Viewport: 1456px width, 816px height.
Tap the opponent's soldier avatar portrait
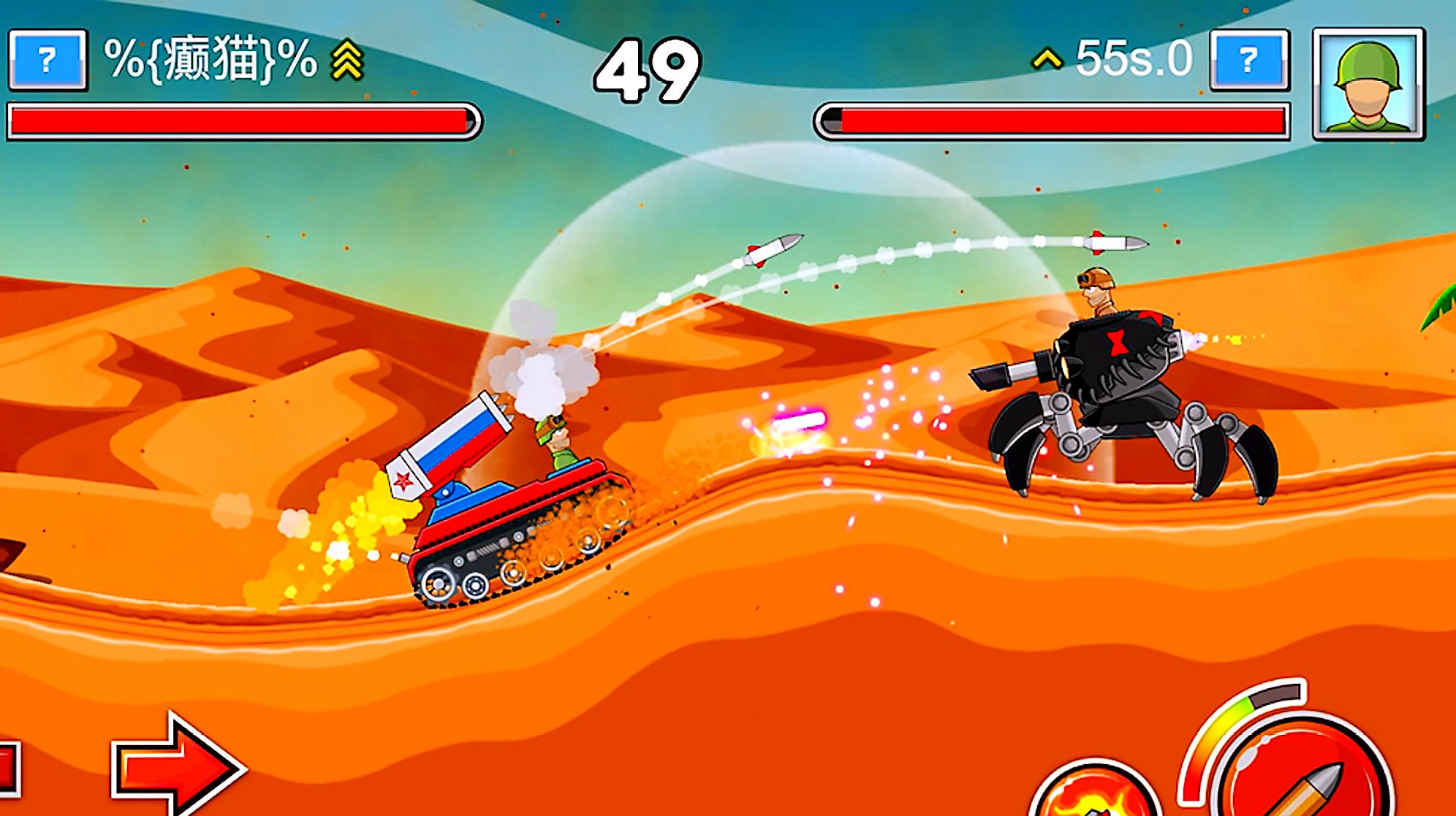pyautogui.click(x=1368, y=83)
